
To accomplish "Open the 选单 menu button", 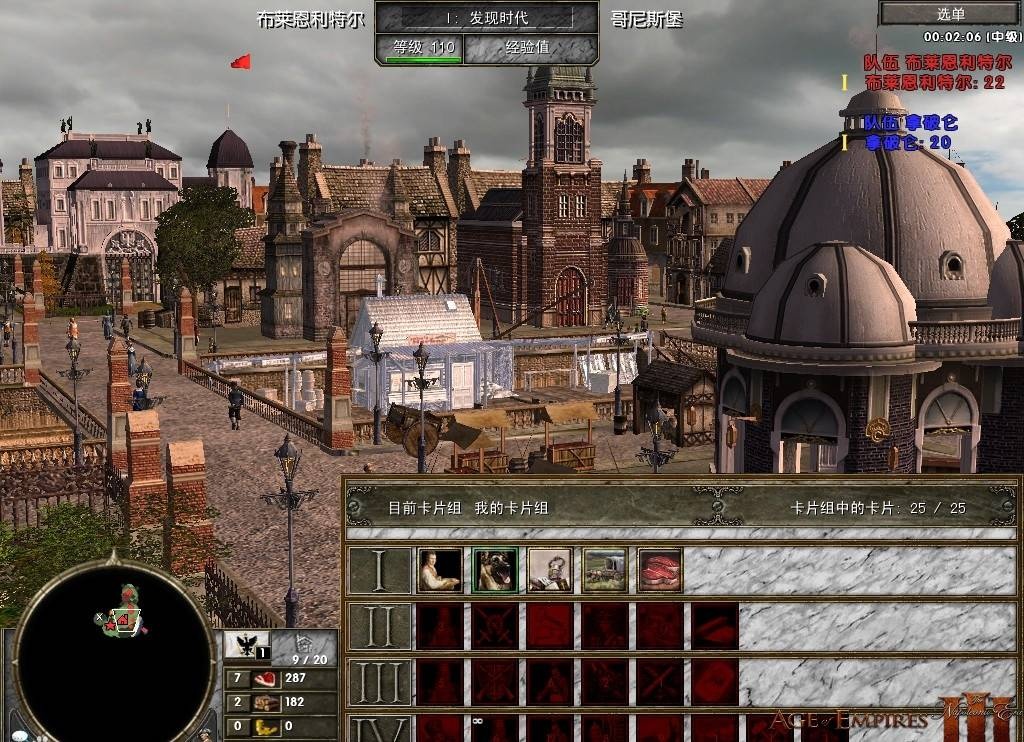I will click(951, 13).
